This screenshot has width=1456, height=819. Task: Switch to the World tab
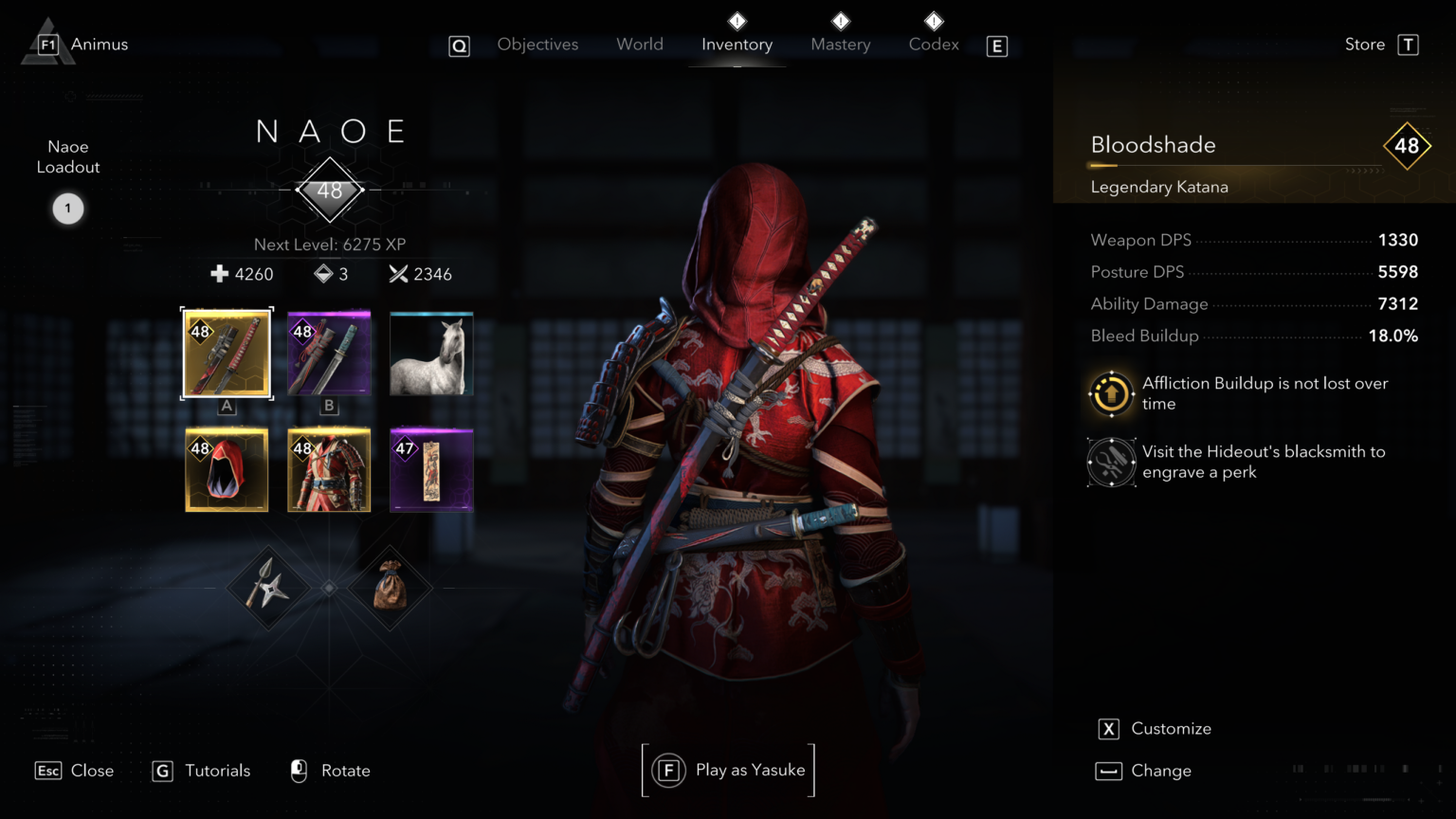[x=640, y=44]
